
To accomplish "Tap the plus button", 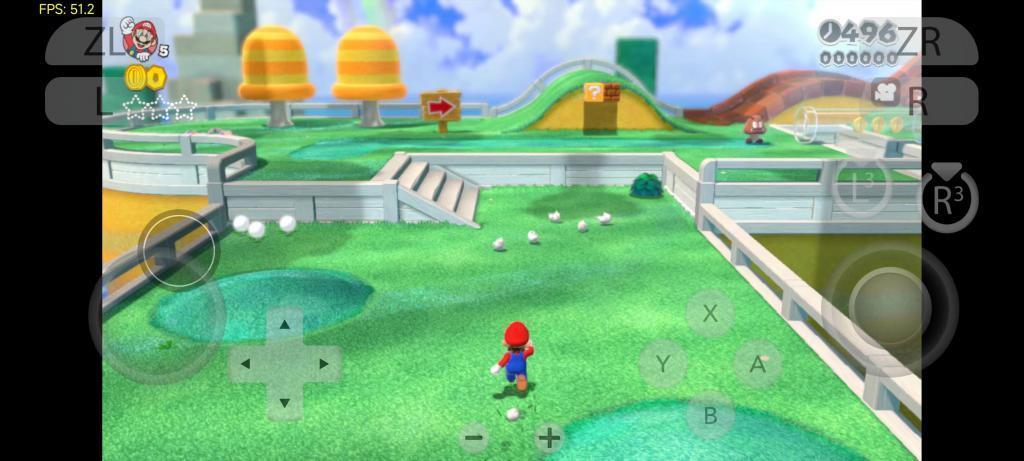I will click(548, 437).
